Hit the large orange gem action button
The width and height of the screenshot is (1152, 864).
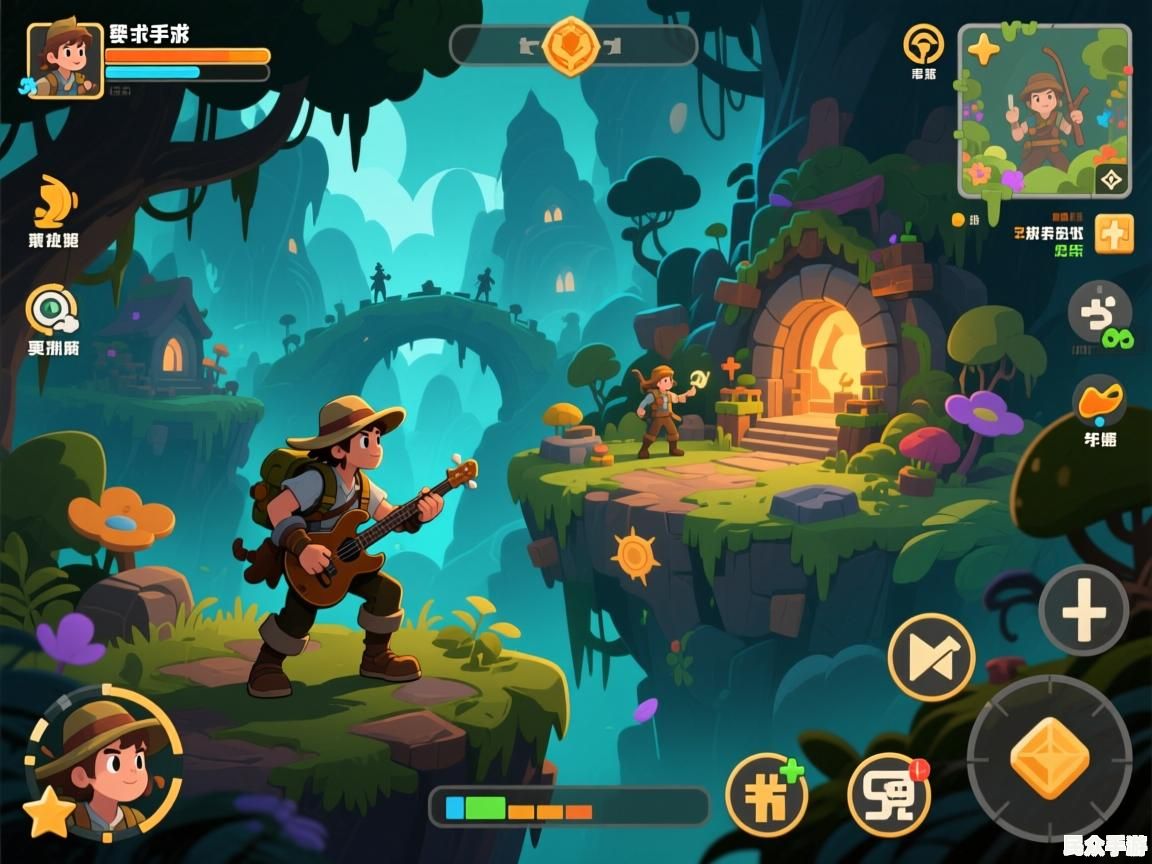coord(1049,757)
